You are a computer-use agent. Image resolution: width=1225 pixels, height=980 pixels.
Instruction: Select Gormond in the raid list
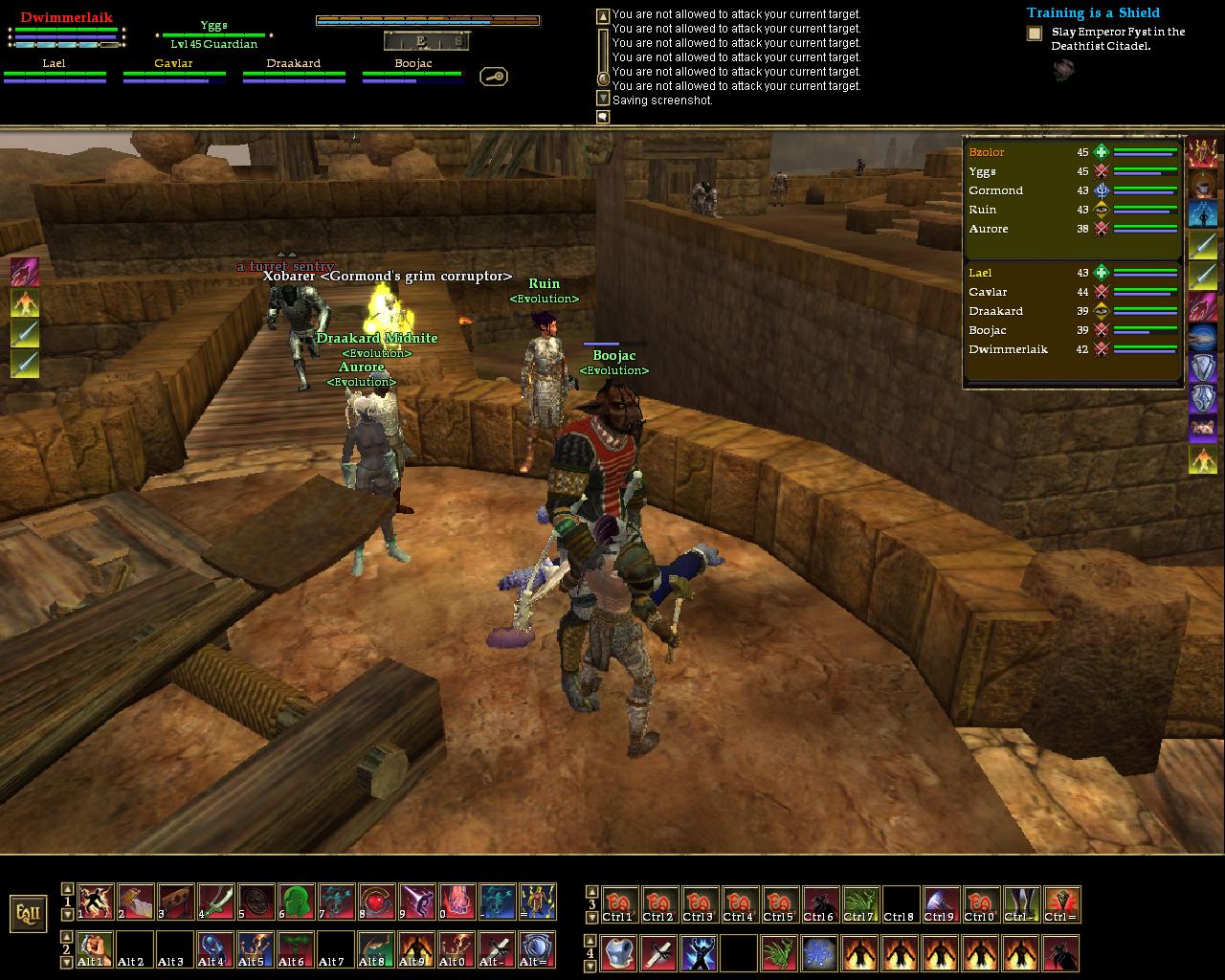[995, 190]
